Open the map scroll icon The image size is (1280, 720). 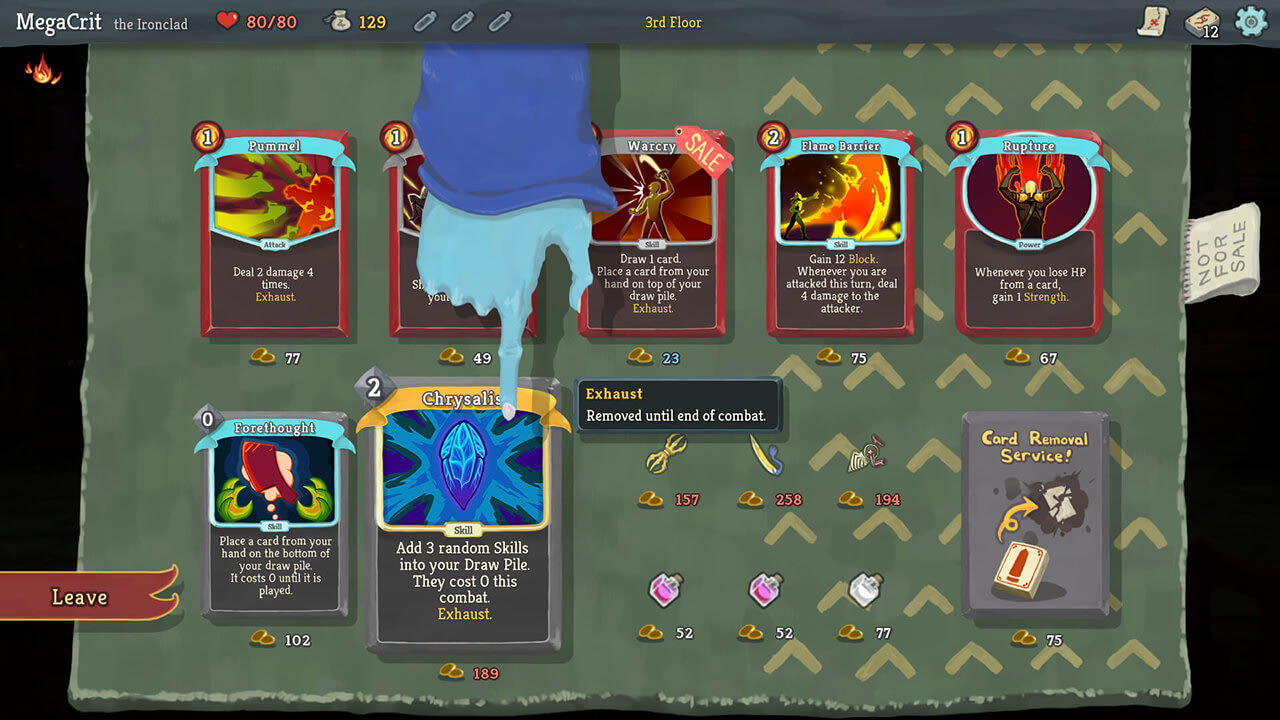1154,21
